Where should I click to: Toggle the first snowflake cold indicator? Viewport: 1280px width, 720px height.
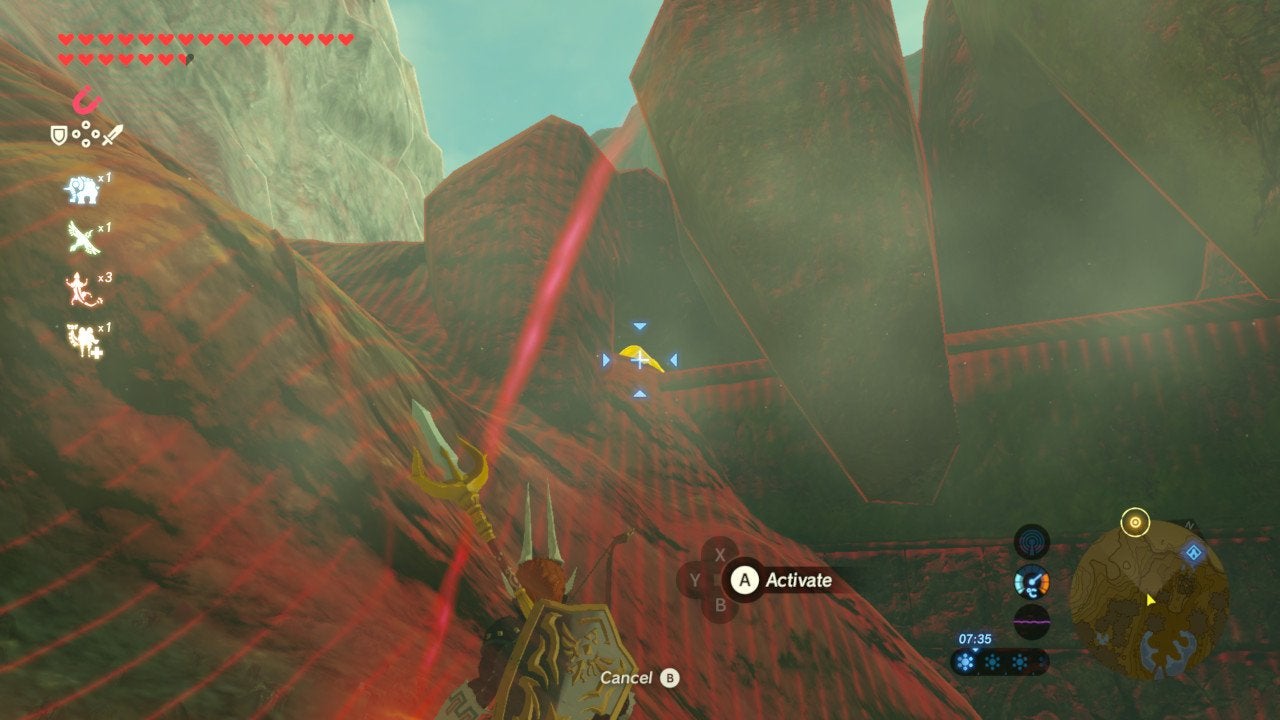(964, 661)
